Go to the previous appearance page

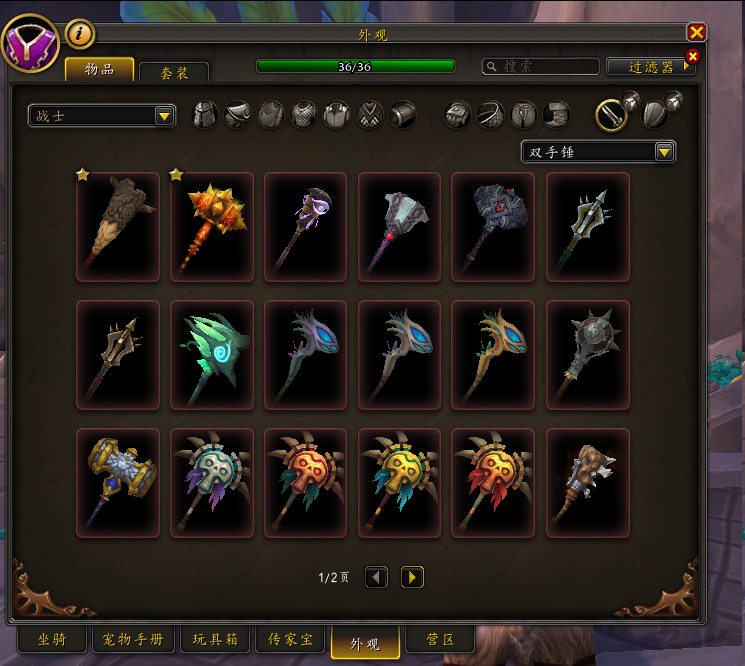(x=376, y=577)
